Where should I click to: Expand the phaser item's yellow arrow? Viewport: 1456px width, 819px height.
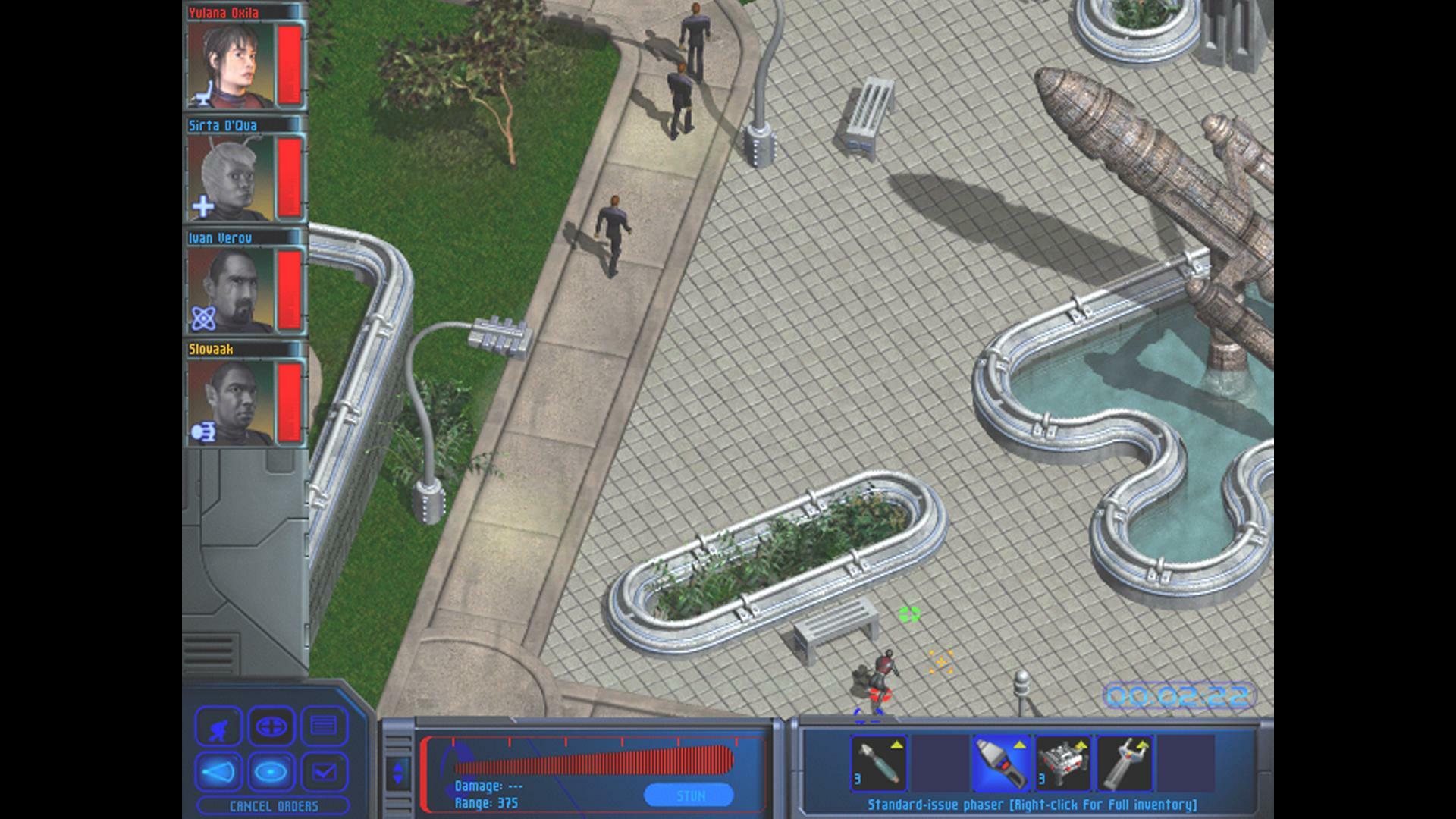(x=1019, y=744)
